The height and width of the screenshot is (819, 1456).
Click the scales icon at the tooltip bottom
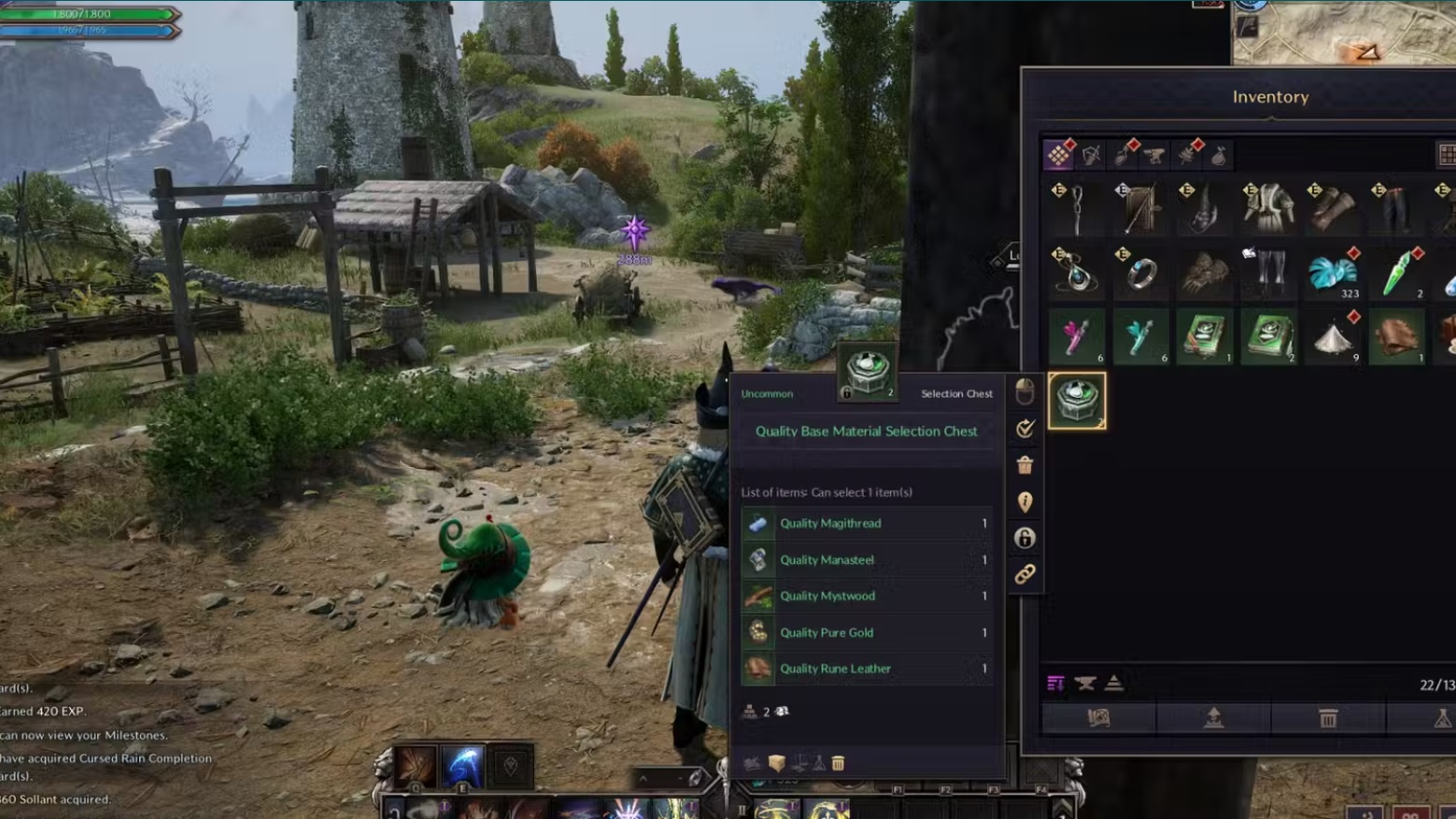point(801,764)
